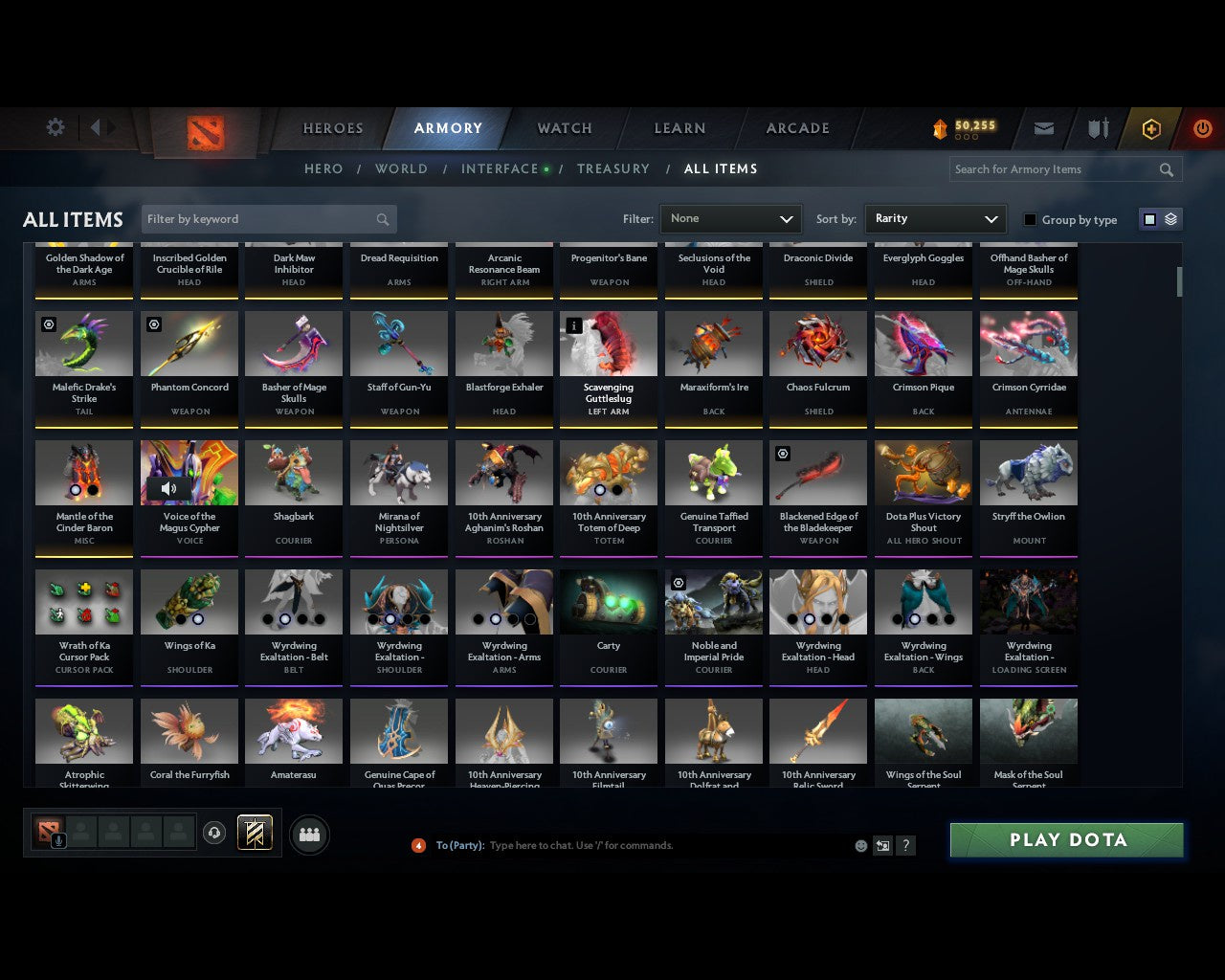Open the Sort by Rarity dropdown

[935, 218]
